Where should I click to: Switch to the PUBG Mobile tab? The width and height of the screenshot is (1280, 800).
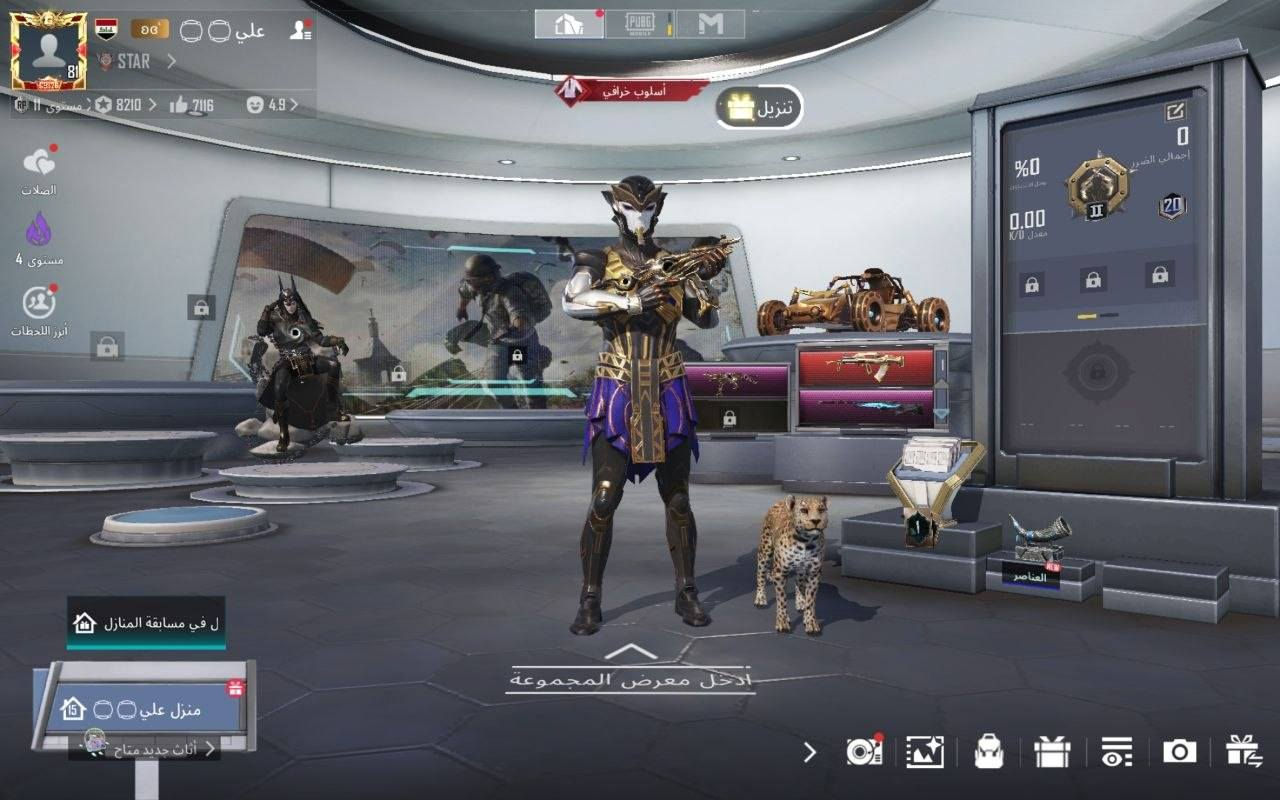639,24
